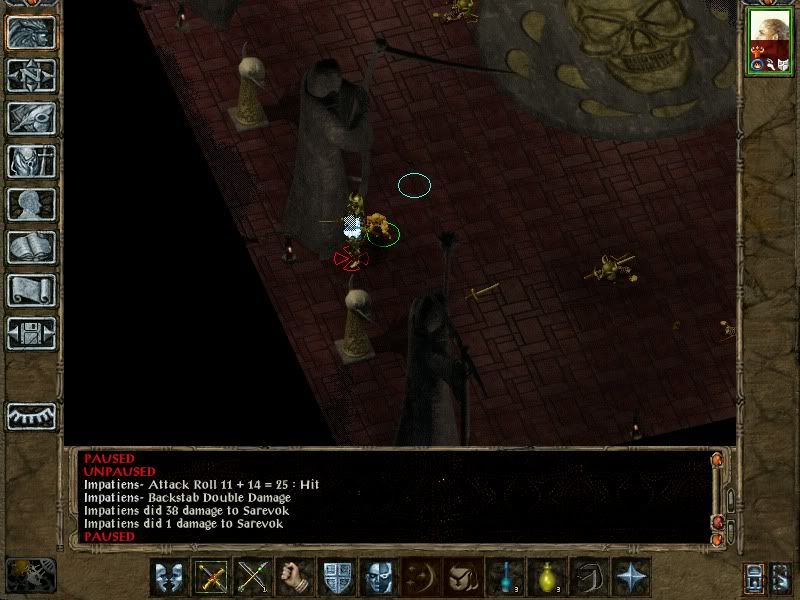Screen dimensions: 800x600
Task: Click the clock in the bottom-left corner
Action: coord(30,575)
